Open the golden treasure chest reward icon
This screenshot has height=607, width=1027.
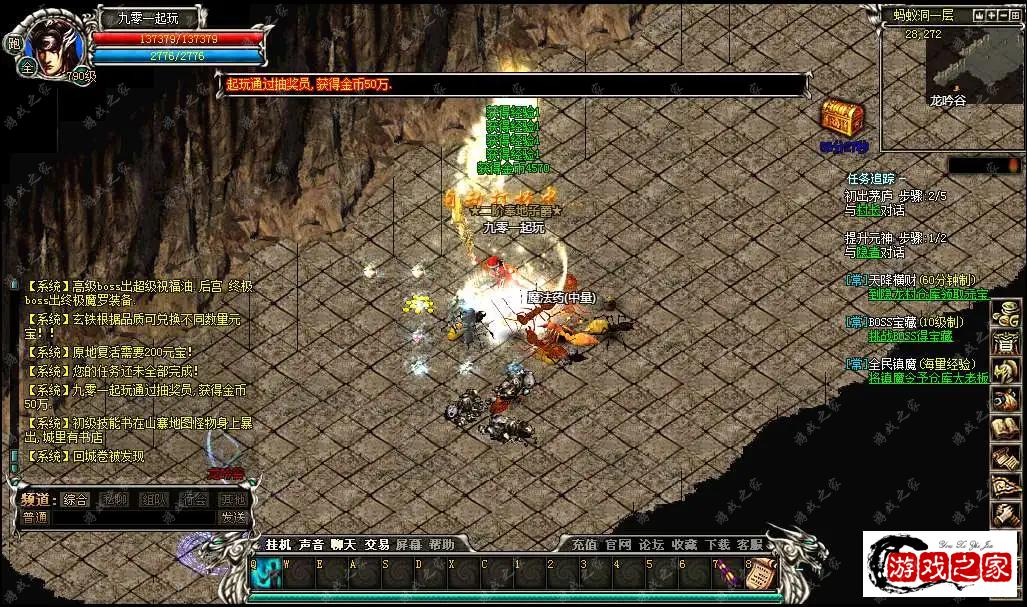[x=842, y=119]
